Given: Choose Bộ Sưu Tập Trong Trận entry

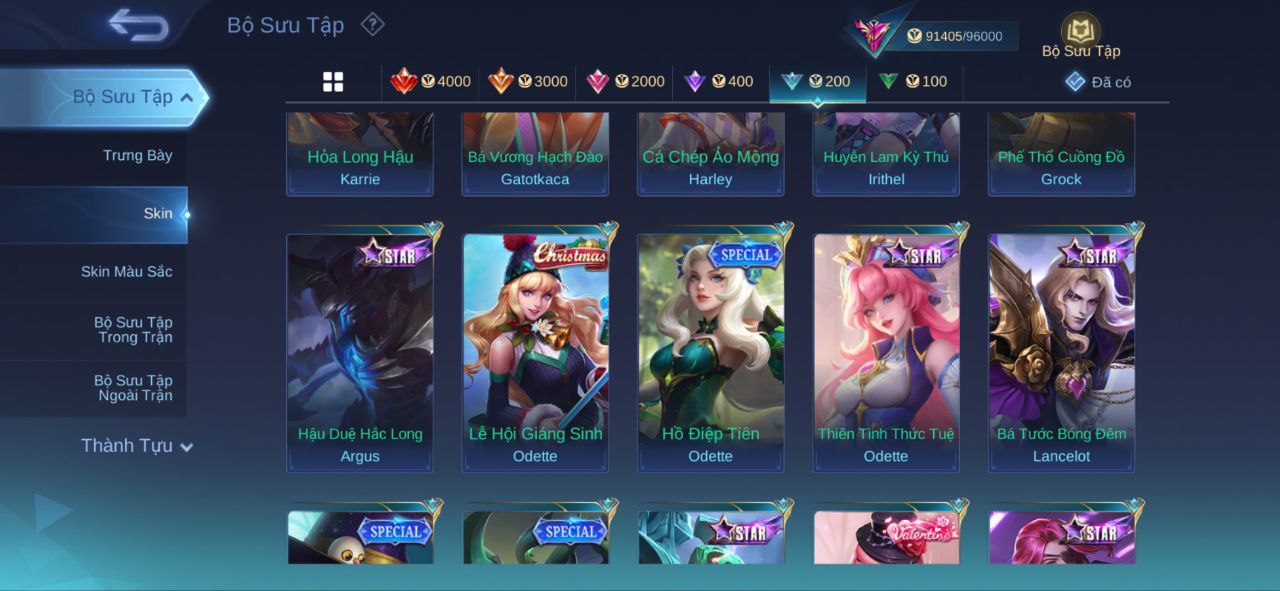Looking at the screenshot, I should click(x=133, y=329).
